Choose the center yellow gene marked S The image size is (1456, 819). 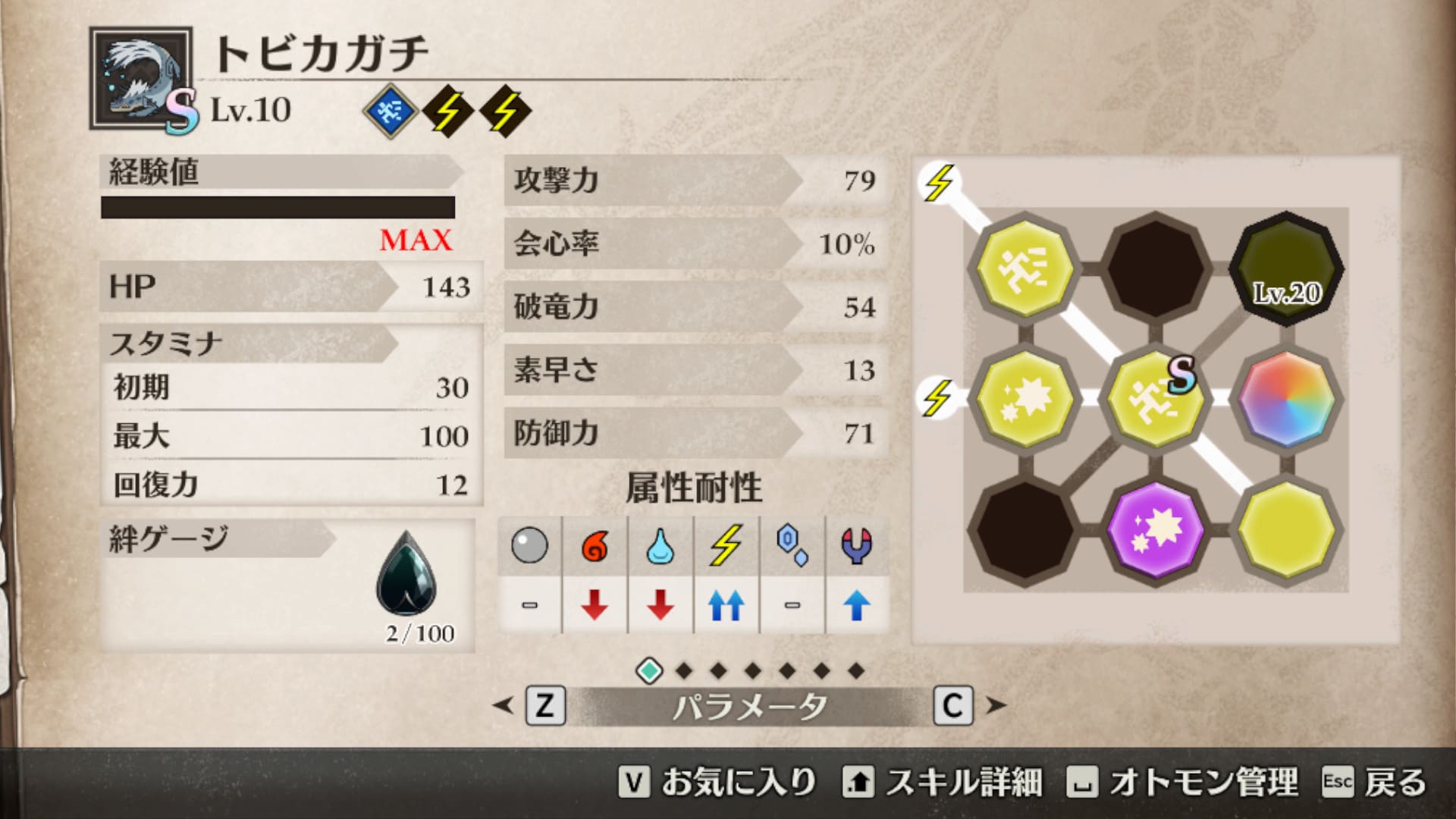pyautogui.click(x=1155, y=399)
